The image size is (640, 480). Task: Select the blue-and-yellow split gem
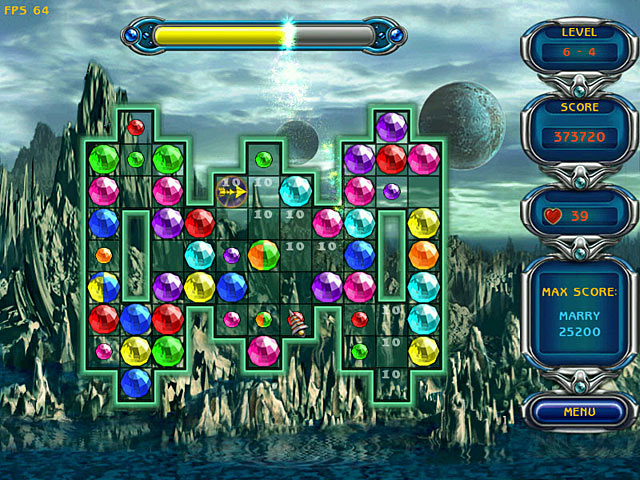(x=104, y=287)
